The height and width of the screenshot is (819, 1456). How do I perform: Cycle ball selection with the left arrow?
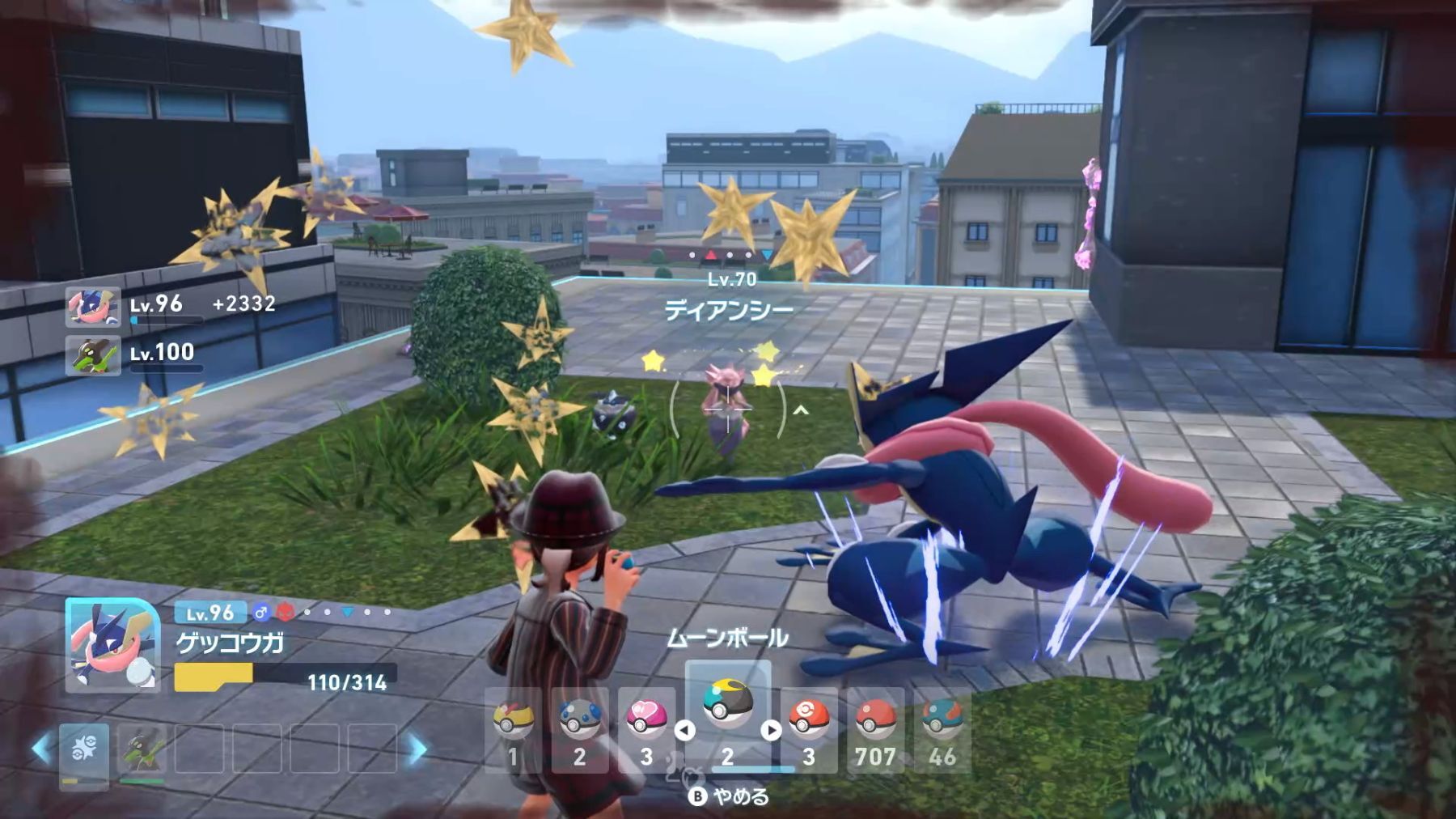(684, 730)
